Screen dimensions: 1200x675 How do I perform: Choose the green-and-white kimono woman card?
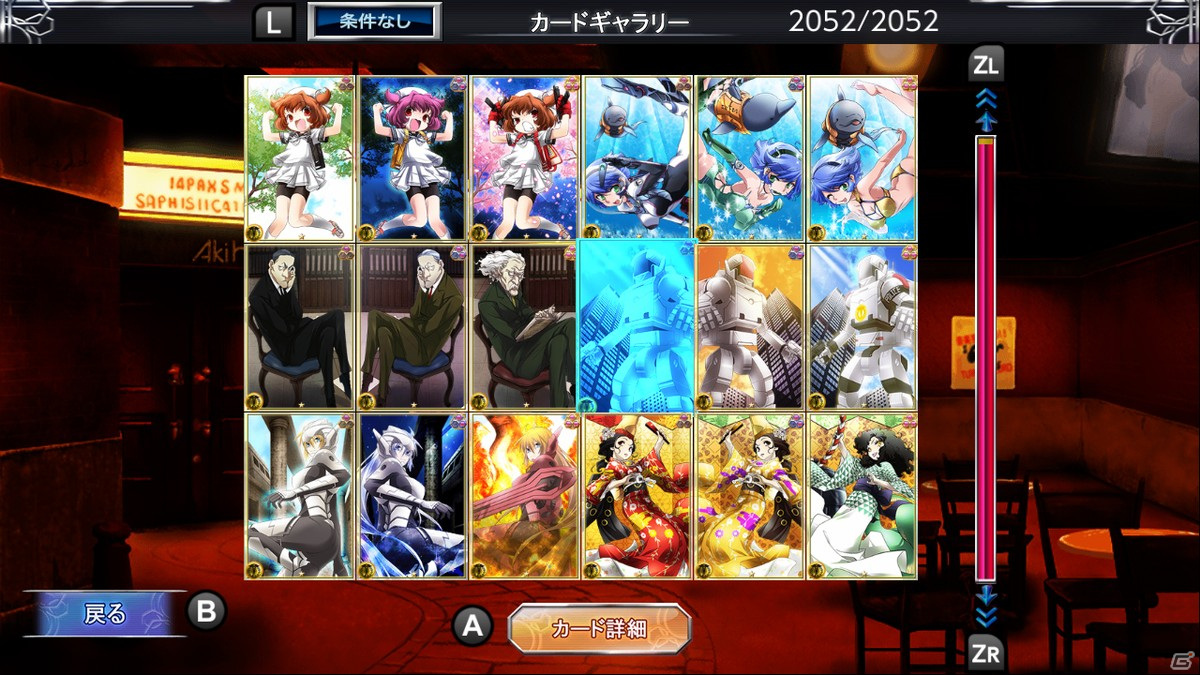(x=862, y=496)
